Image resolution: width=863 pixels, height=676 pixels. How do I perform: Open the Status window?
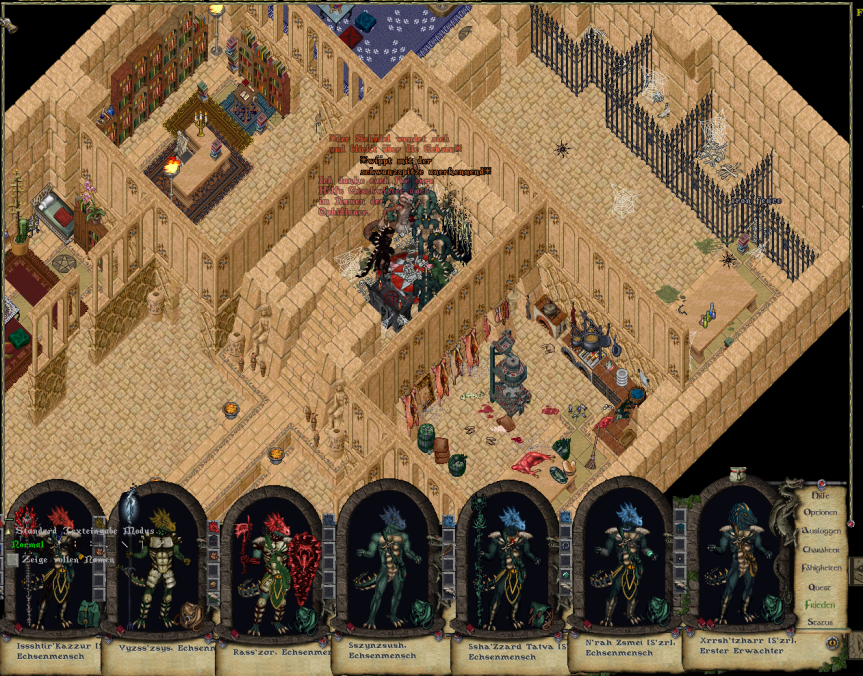click(x=820, y=622)
